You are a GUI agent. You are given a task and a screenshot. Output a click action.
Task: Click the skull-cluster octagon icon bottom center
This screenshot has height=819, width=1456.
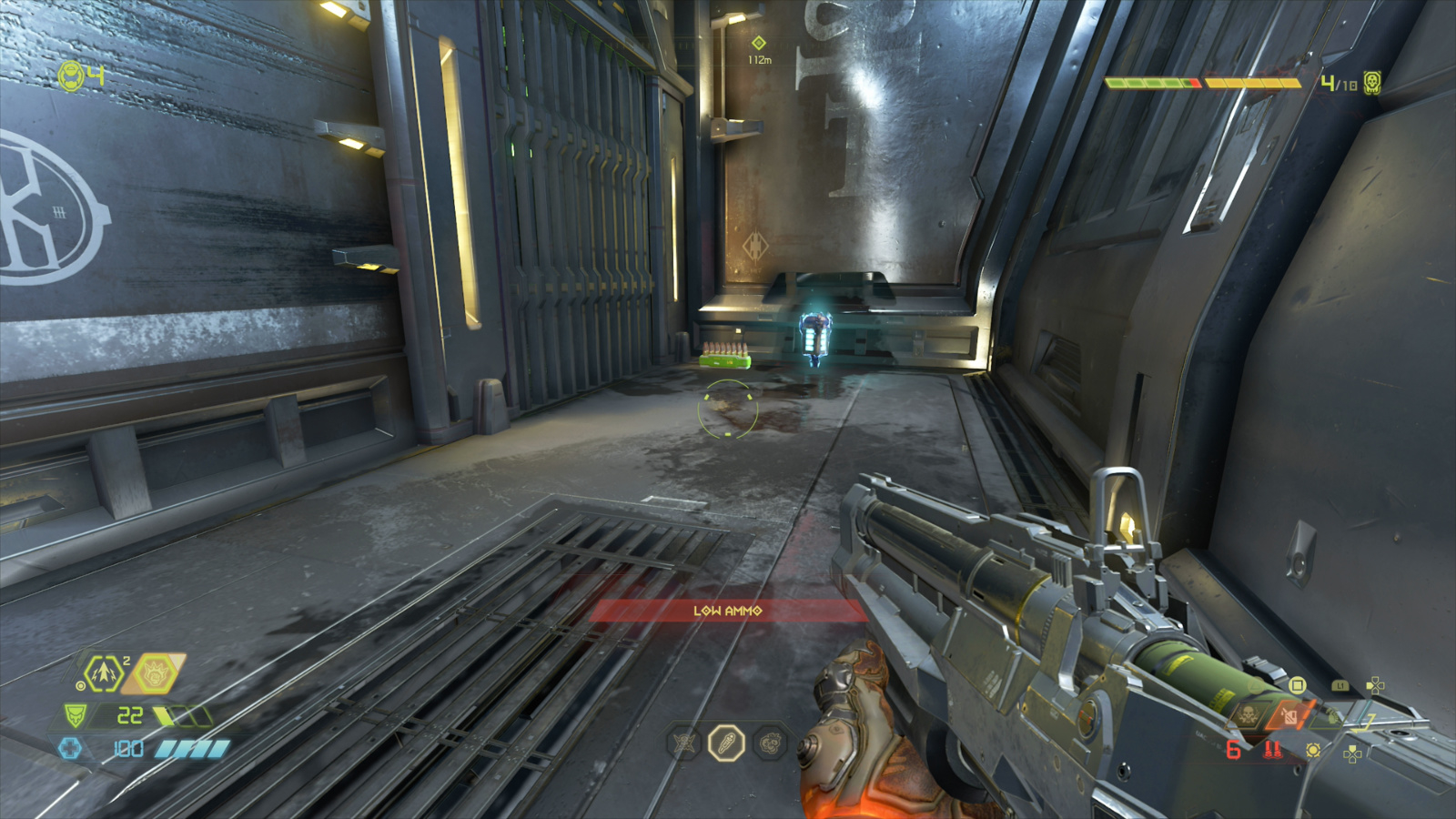pos(772,742)
